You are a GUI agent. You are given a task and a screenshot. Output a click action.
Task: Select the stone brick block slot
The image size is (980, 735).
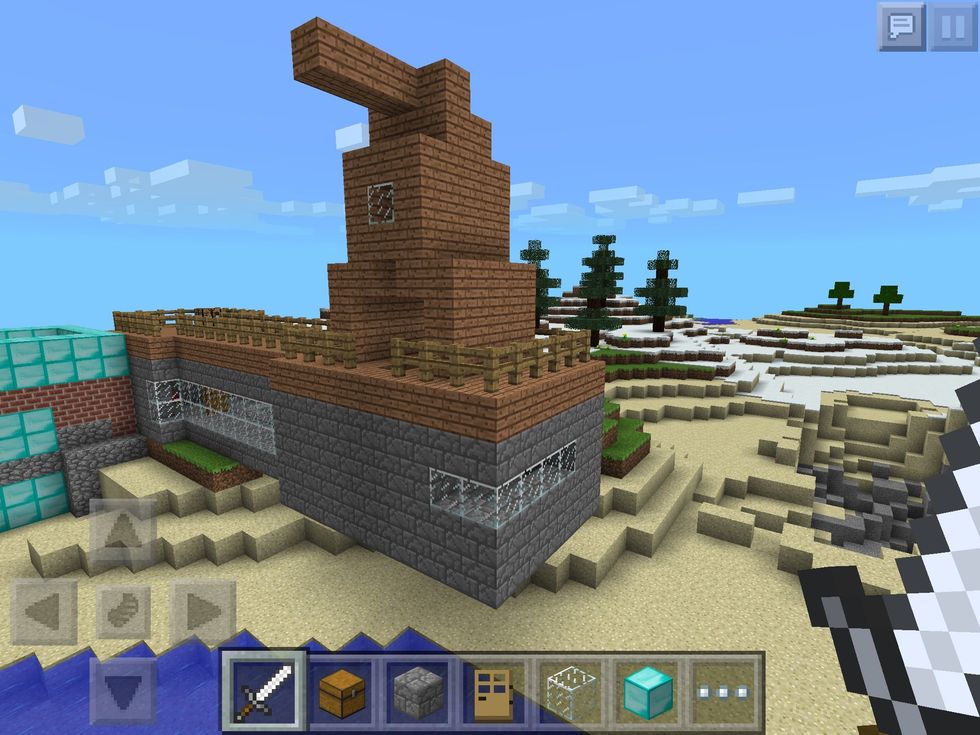click(418, 690)
